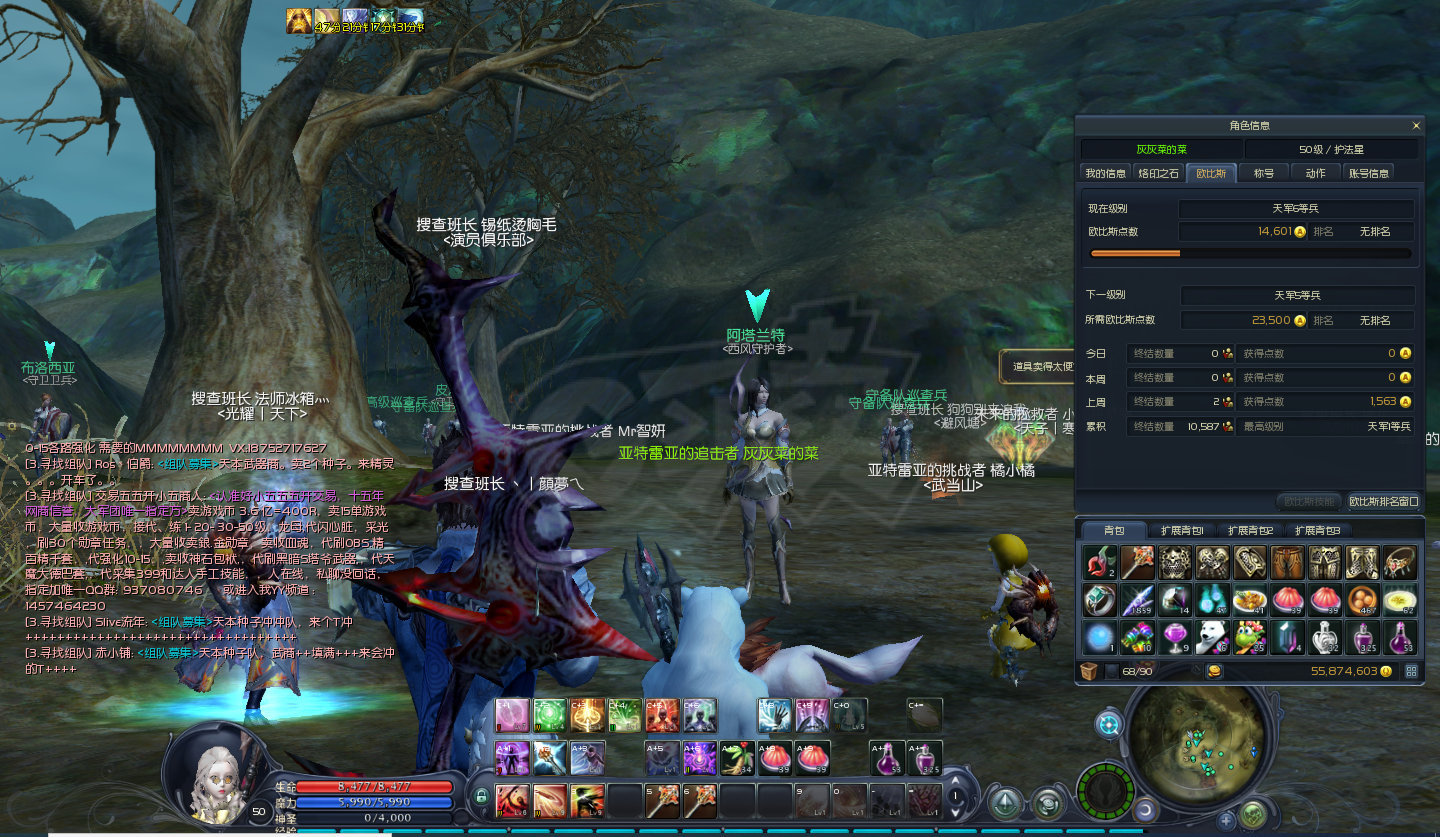Open the 扩展背包3 bag tab
This screenshot has width=1440, height=837.
pyautogui.click(x=1318, y=530)
